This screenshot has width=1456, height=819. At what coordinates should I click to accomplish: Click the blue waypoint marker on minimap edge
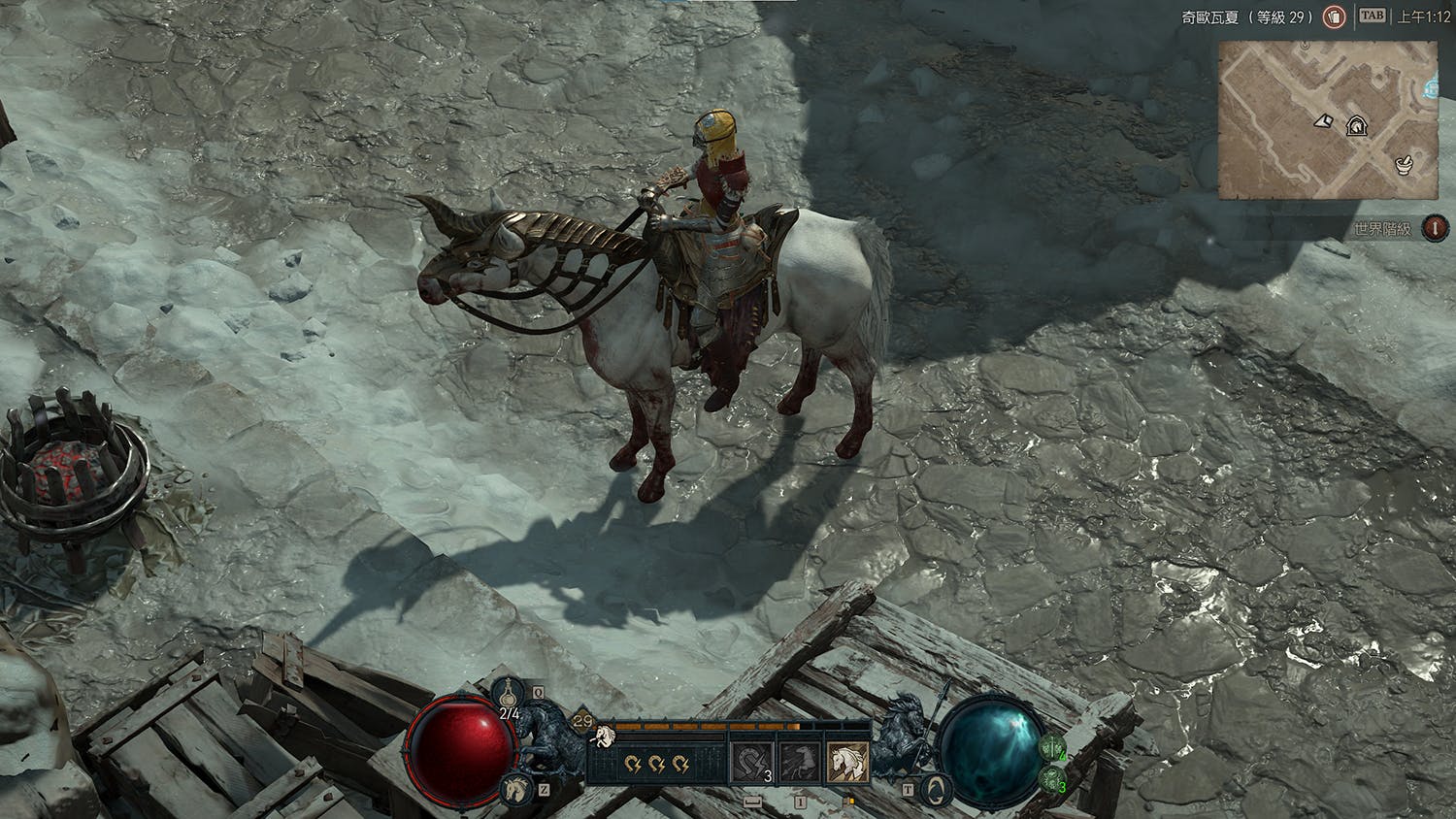1432,89
